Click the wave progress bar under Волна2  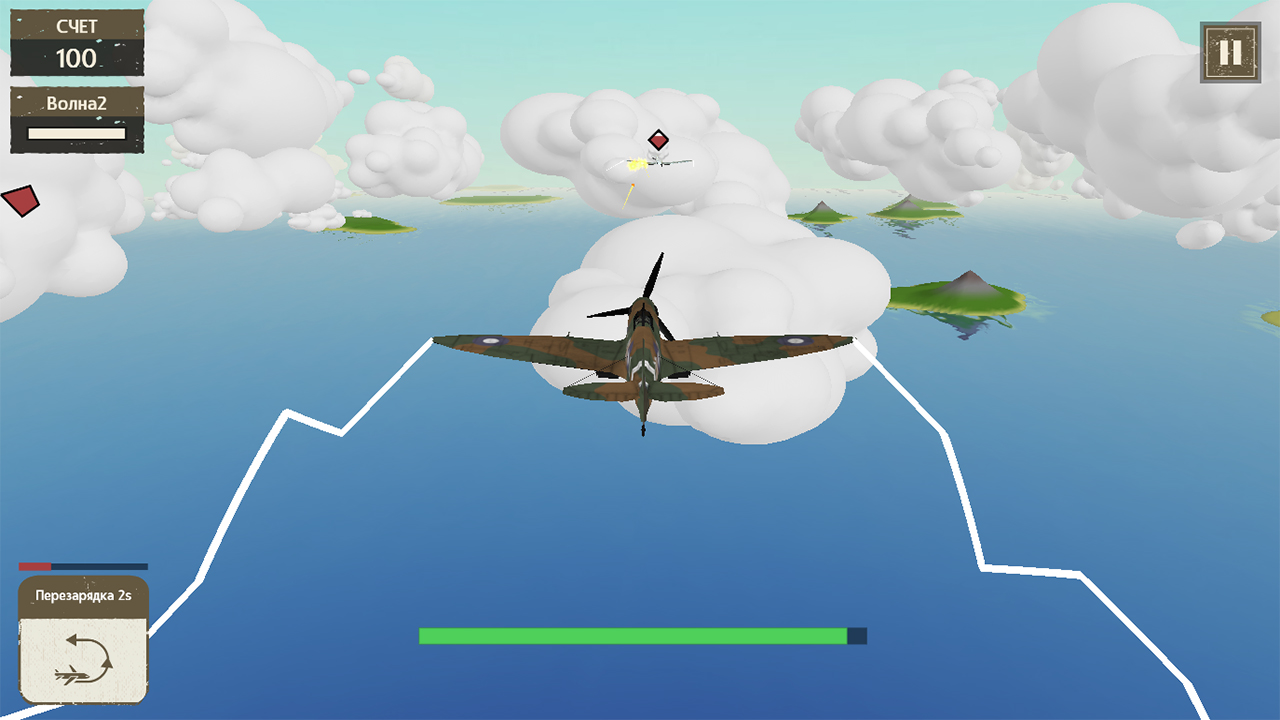click(x=75, y=131)
